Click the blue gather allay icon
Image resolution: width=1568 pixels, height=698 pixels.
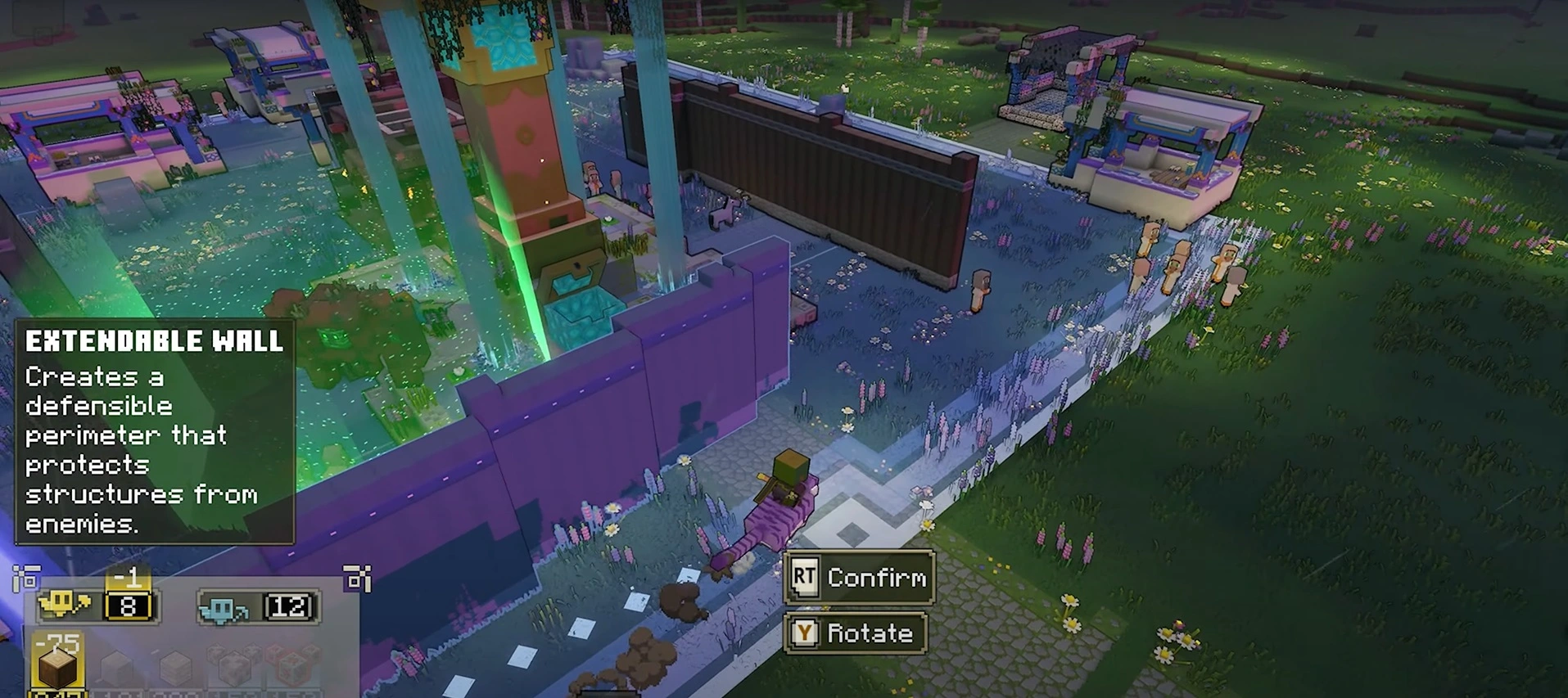pyautogui.click(x=224, y=608)
